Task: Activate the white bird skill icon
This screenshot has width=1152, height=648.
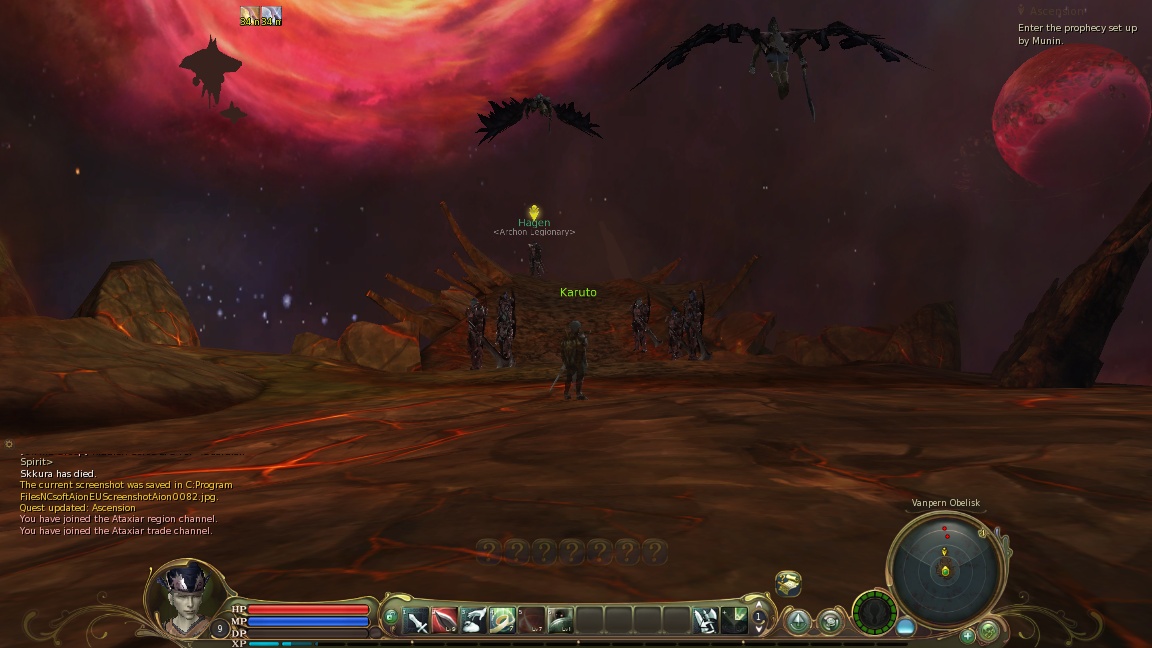Action: pyautogui.click(x=474, y=620)
